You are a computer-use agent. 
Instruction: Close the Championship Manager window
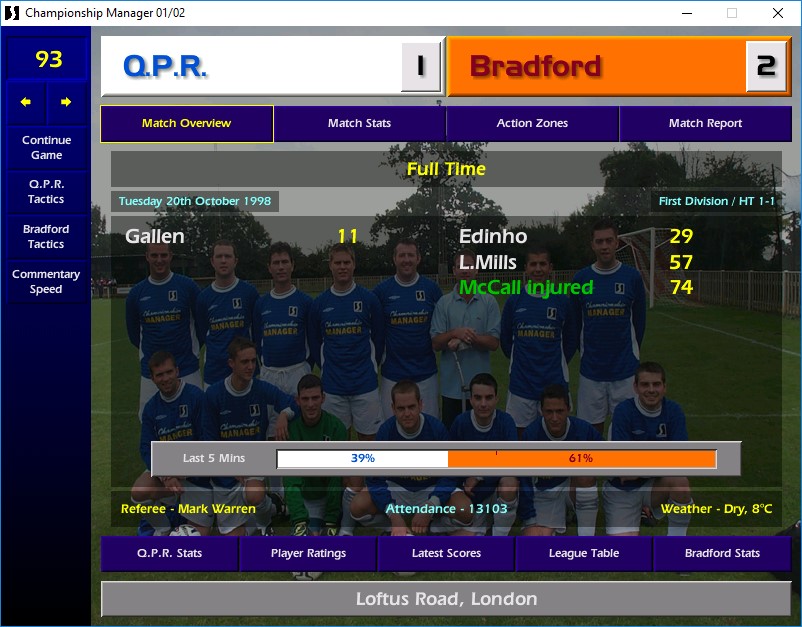(778, 13)
